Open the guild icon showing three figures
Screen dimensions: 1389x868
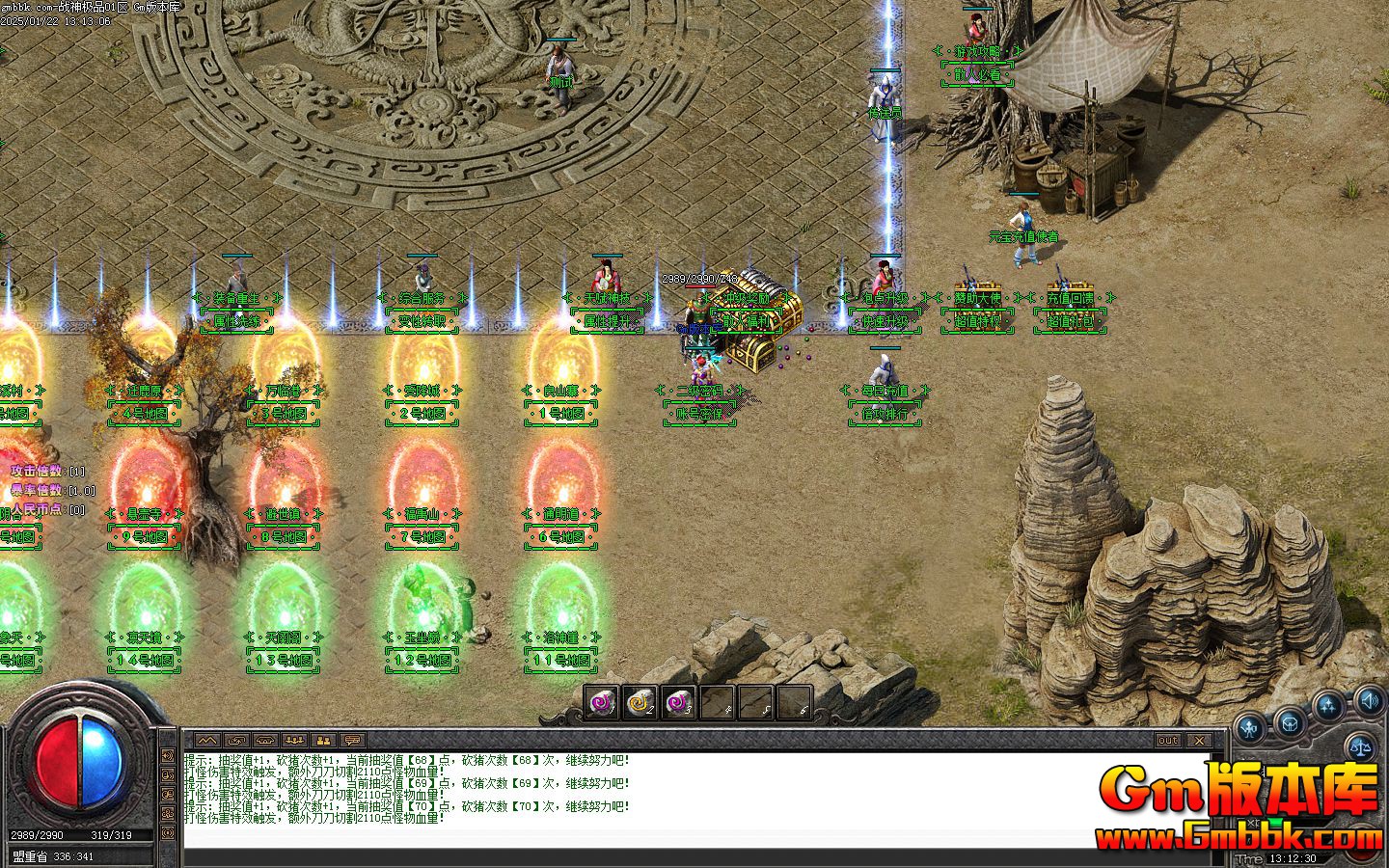point(293,740)
